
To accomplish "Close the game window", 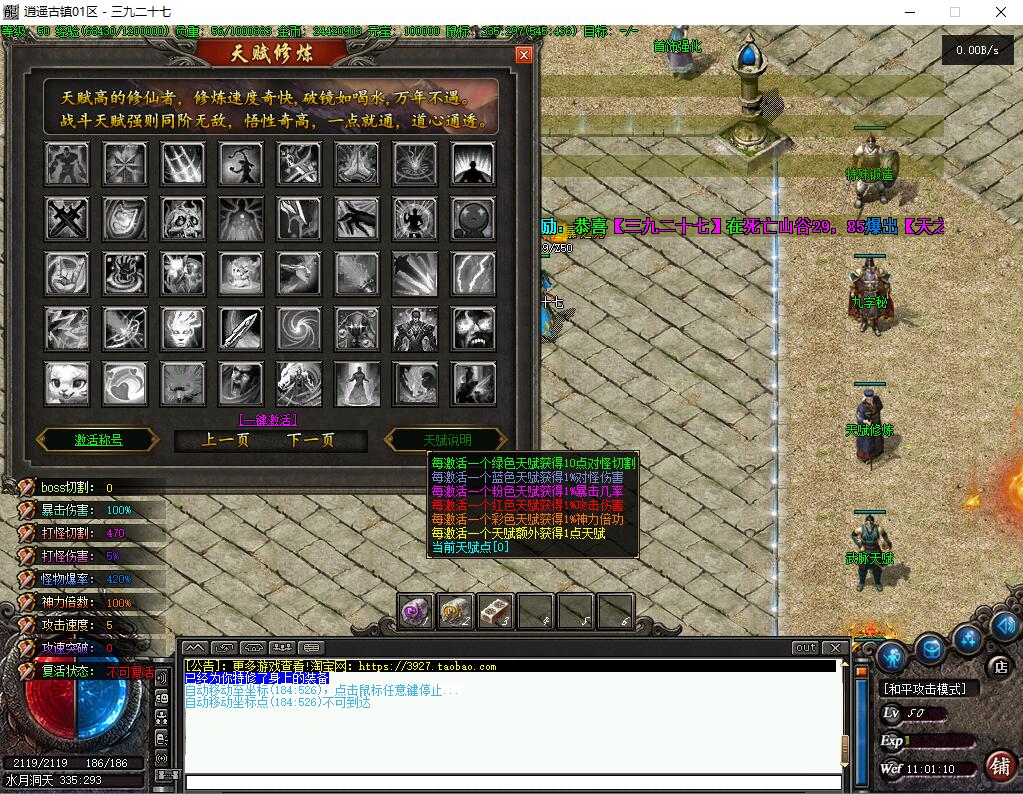I will [1001, 12].
